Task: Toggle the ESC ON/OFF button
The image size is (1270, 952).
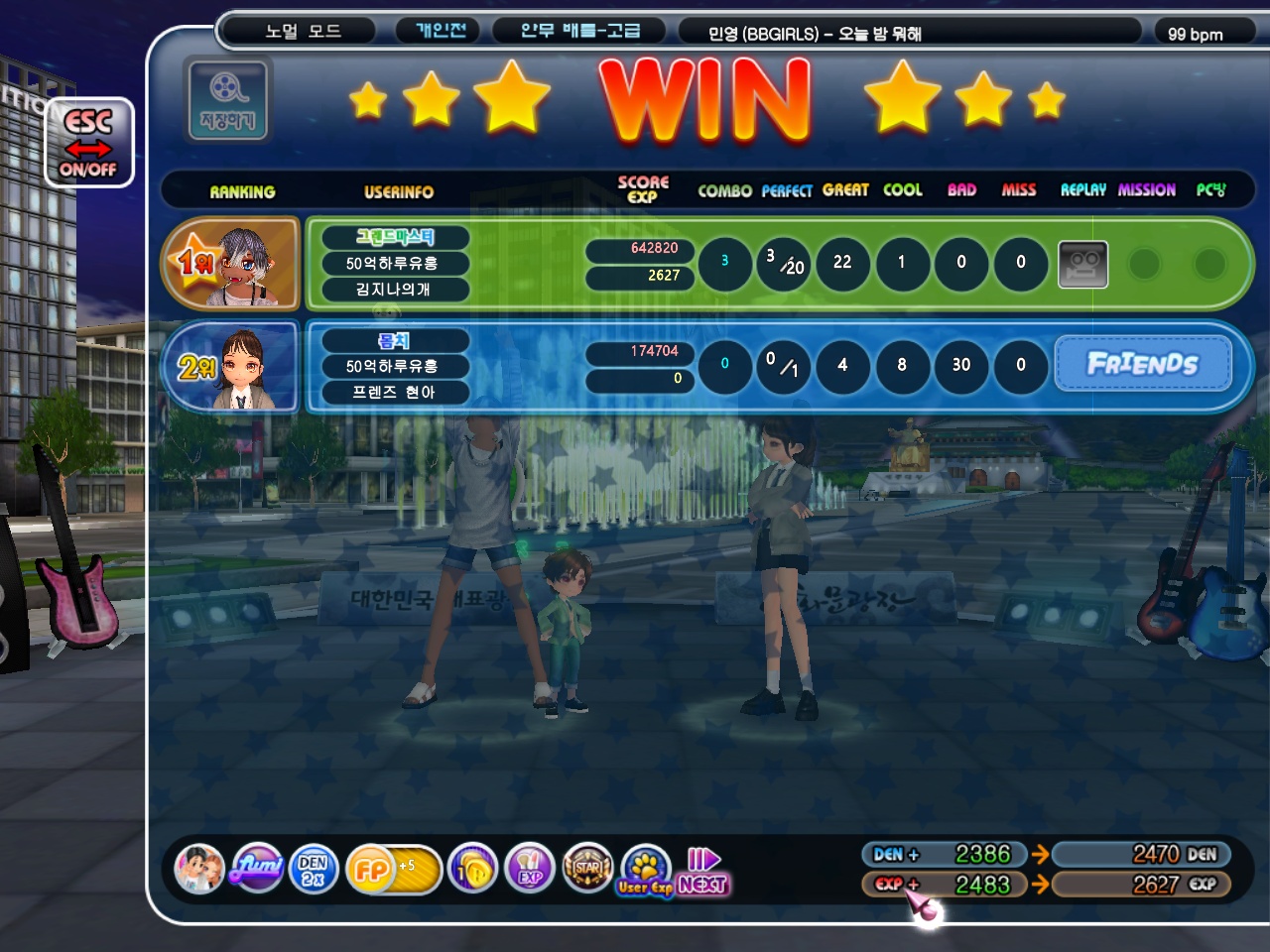Action: 88,143
